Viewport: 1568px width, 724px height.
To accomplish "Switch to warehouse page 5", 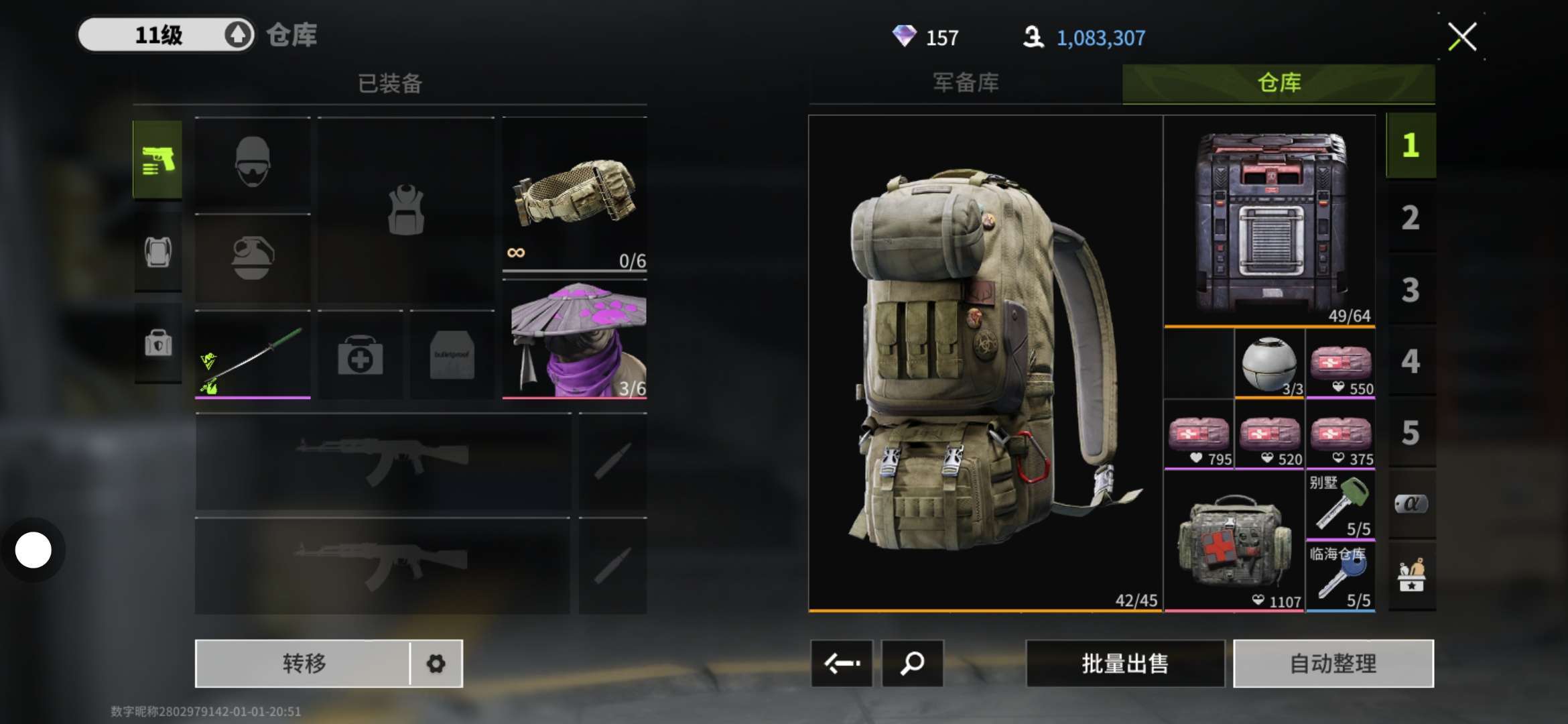I will (x=1411, y=433).
